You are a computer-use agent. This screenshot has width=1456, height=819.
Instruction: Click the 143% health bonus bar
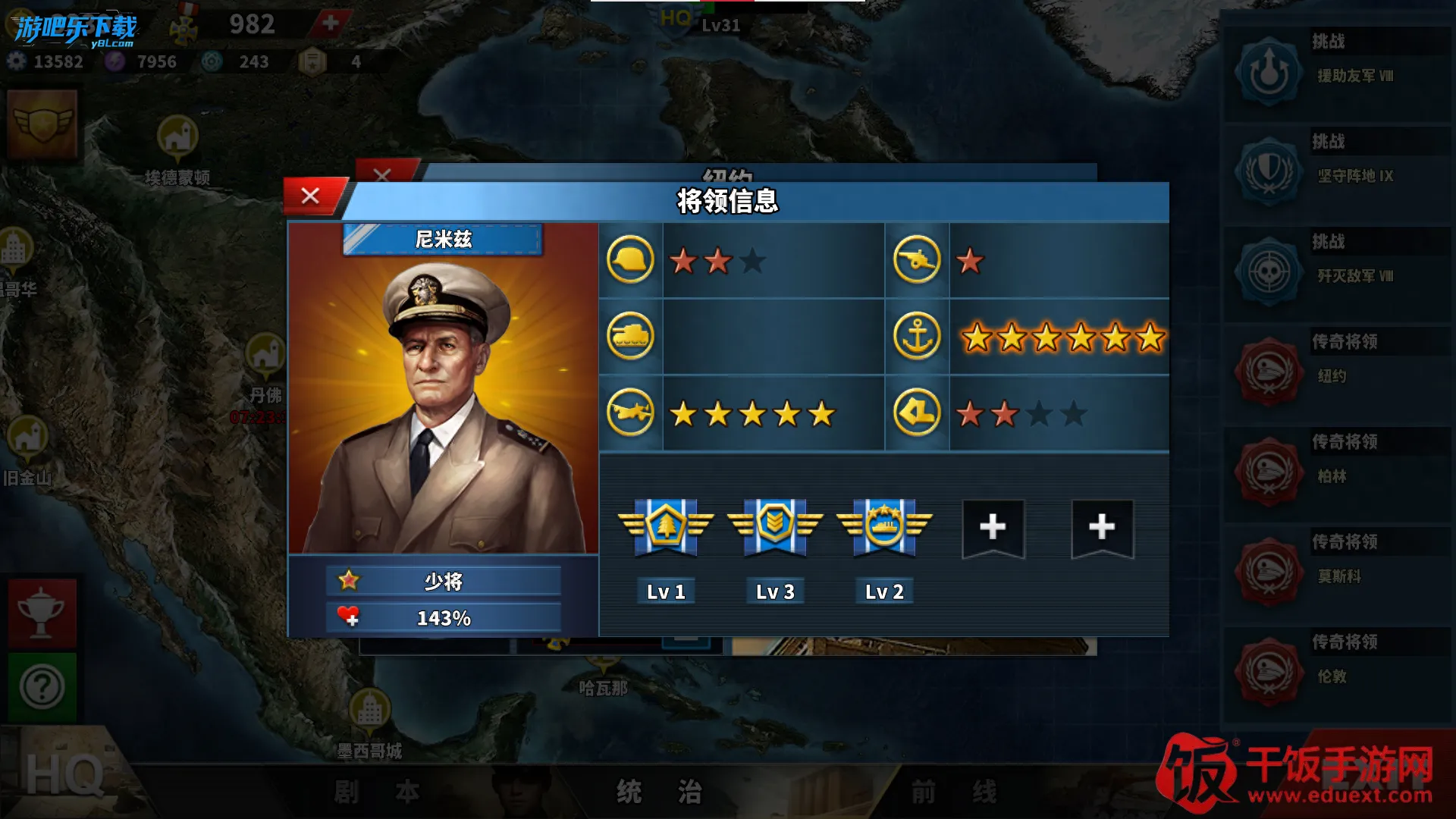(444, 618)
